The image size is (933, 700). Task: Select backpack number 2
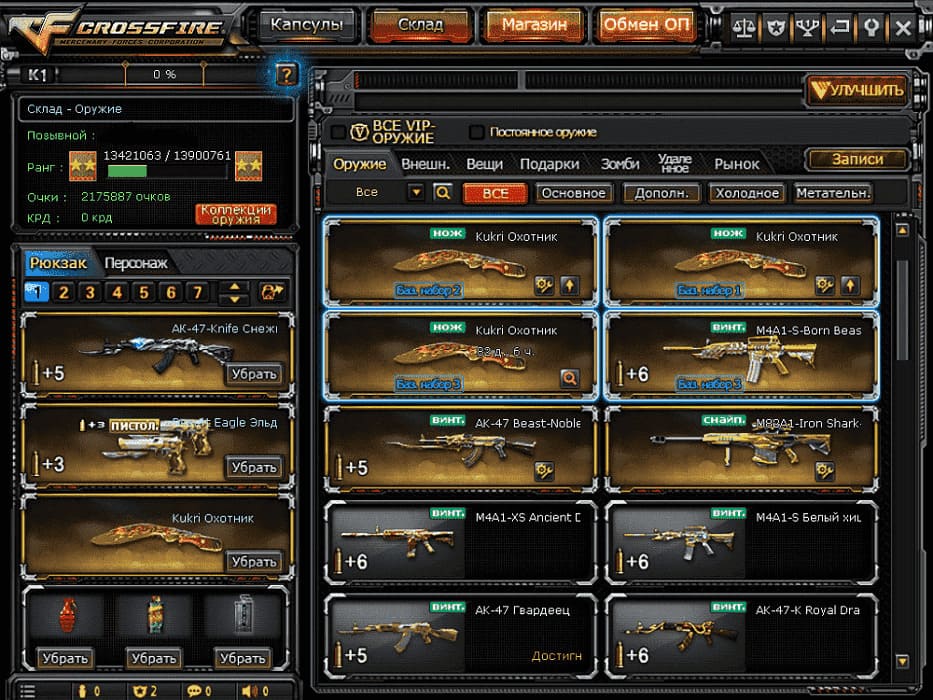click(x=63, y=293)
